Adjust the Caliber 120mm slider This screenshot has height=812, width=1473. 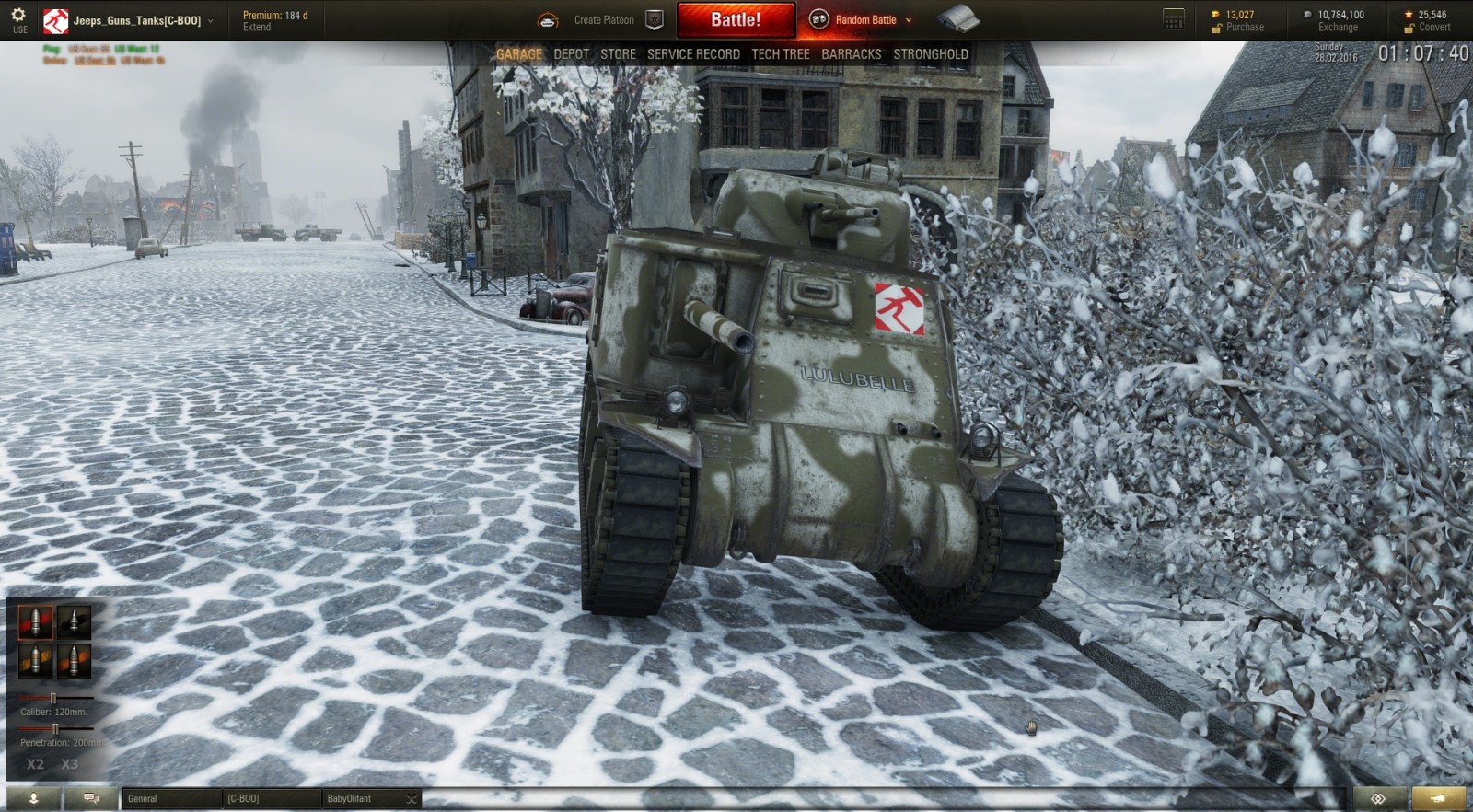[x=55, y=698]
